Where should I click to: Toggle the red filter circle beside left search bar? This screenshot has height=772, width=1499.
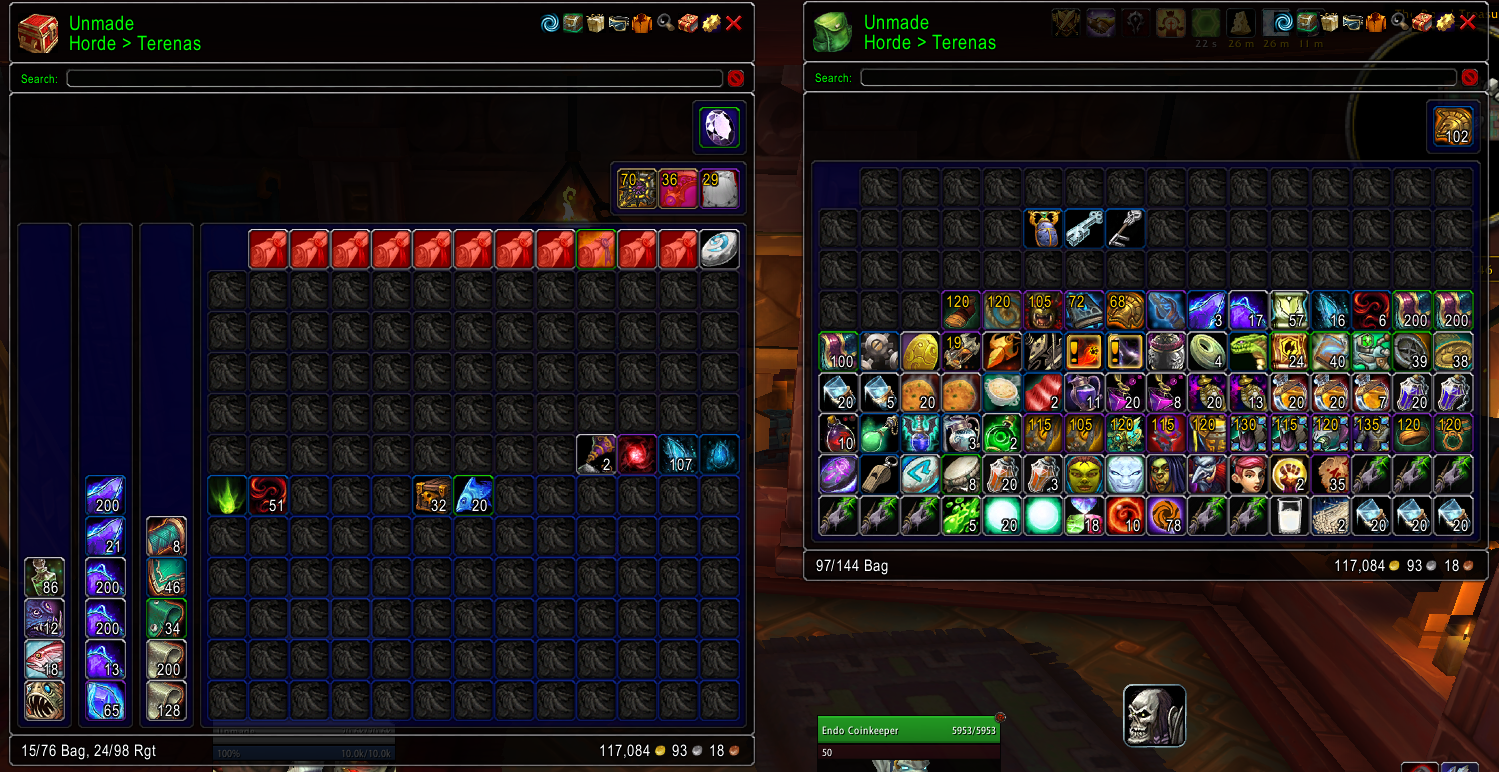point(735,78)
